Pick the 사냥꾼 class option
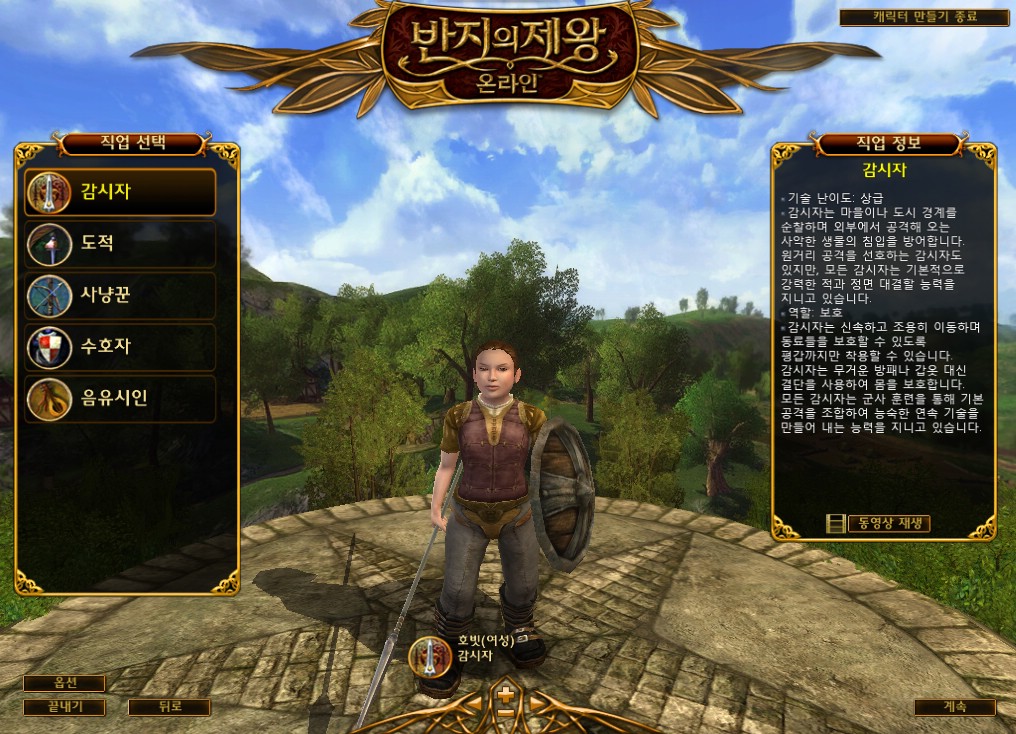This screenshot has height=734, width=1016. click(x=120, y=296)
